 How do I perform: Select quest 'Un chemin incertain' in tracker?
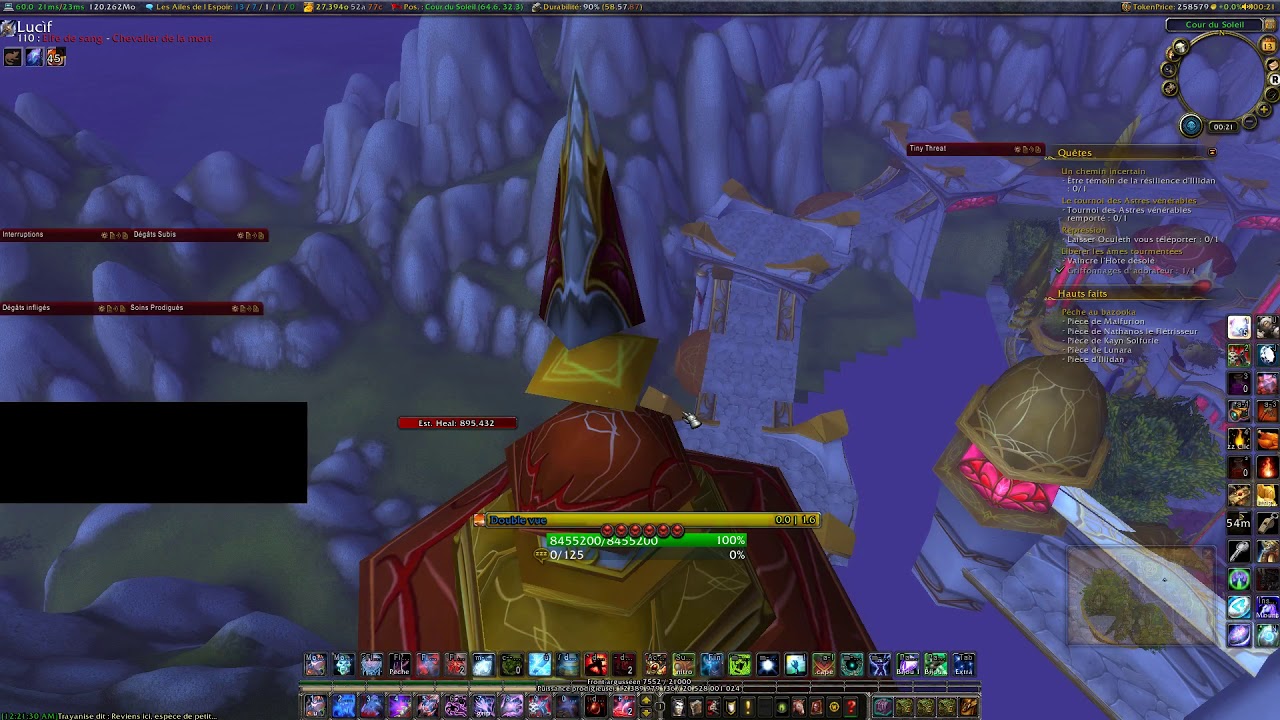click(x=1103, y=172)
